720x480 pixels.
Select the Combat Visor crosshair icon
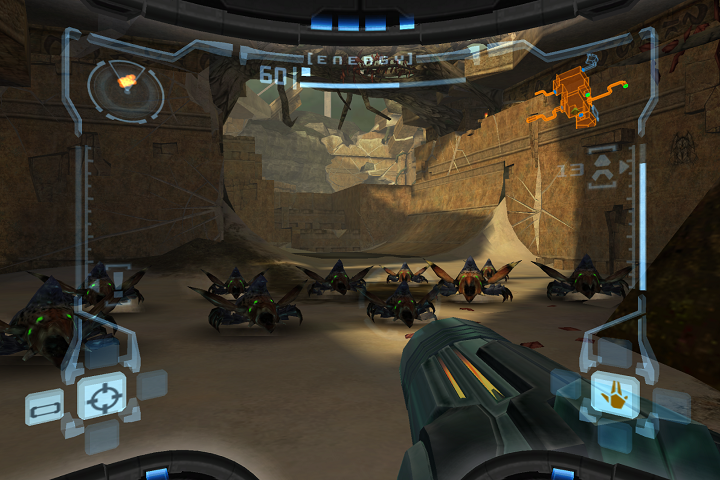click(x=101, y=397)
